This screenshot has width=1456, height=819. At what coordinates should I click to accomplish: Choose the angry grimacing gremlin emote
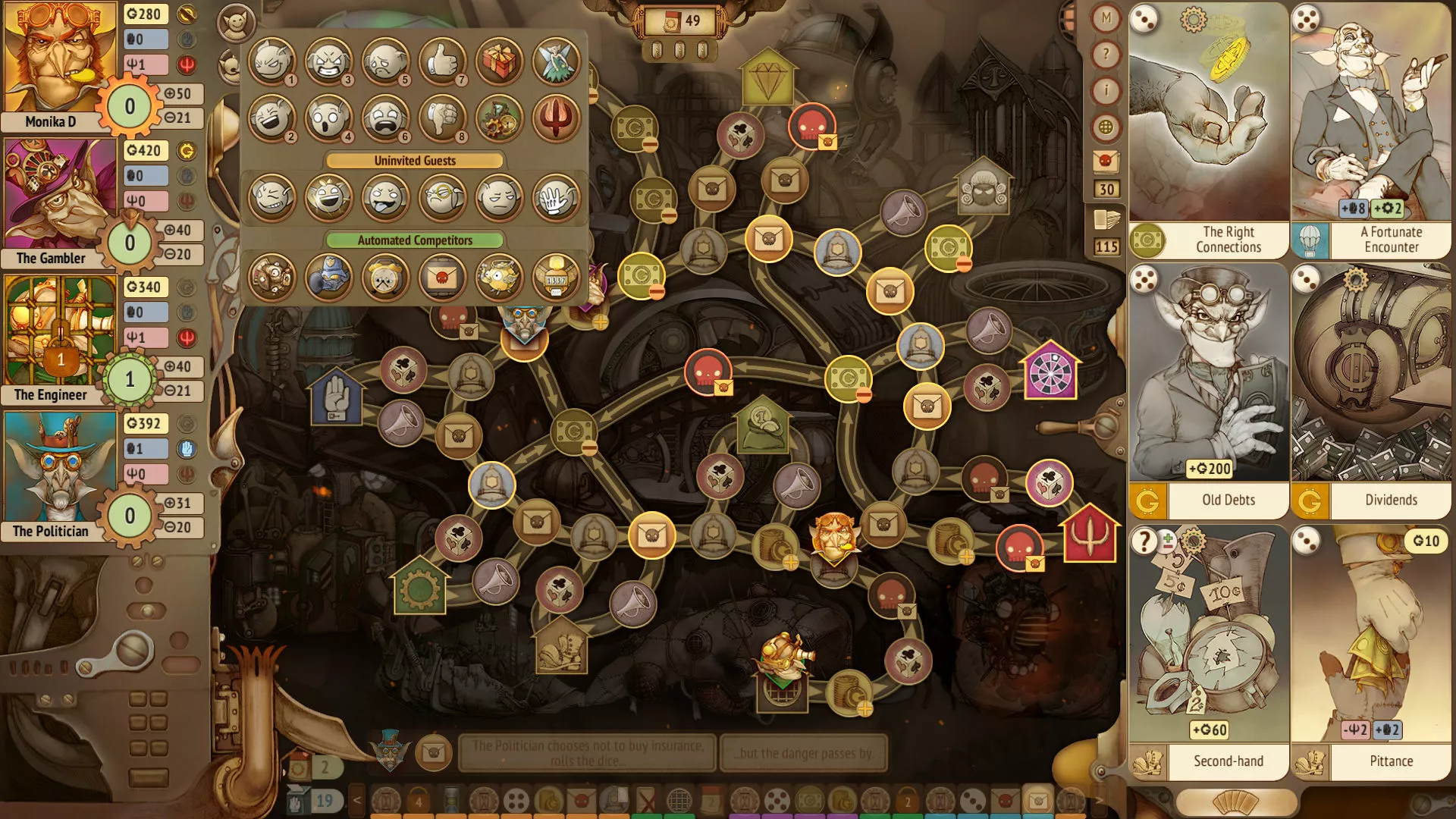click(328, 61)
